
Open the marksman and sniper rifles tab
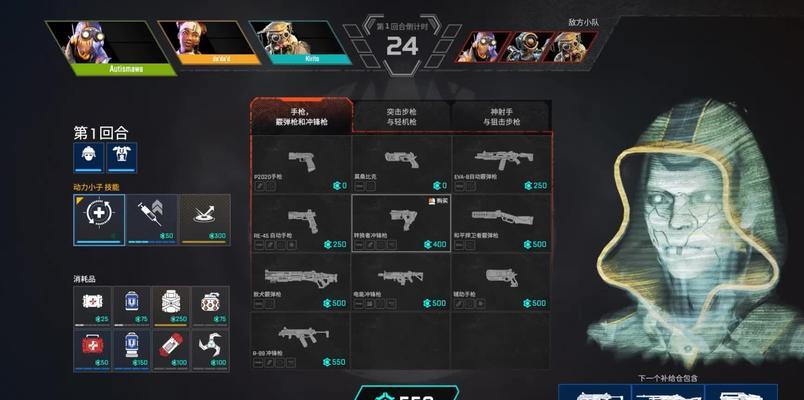coord(501,117)
